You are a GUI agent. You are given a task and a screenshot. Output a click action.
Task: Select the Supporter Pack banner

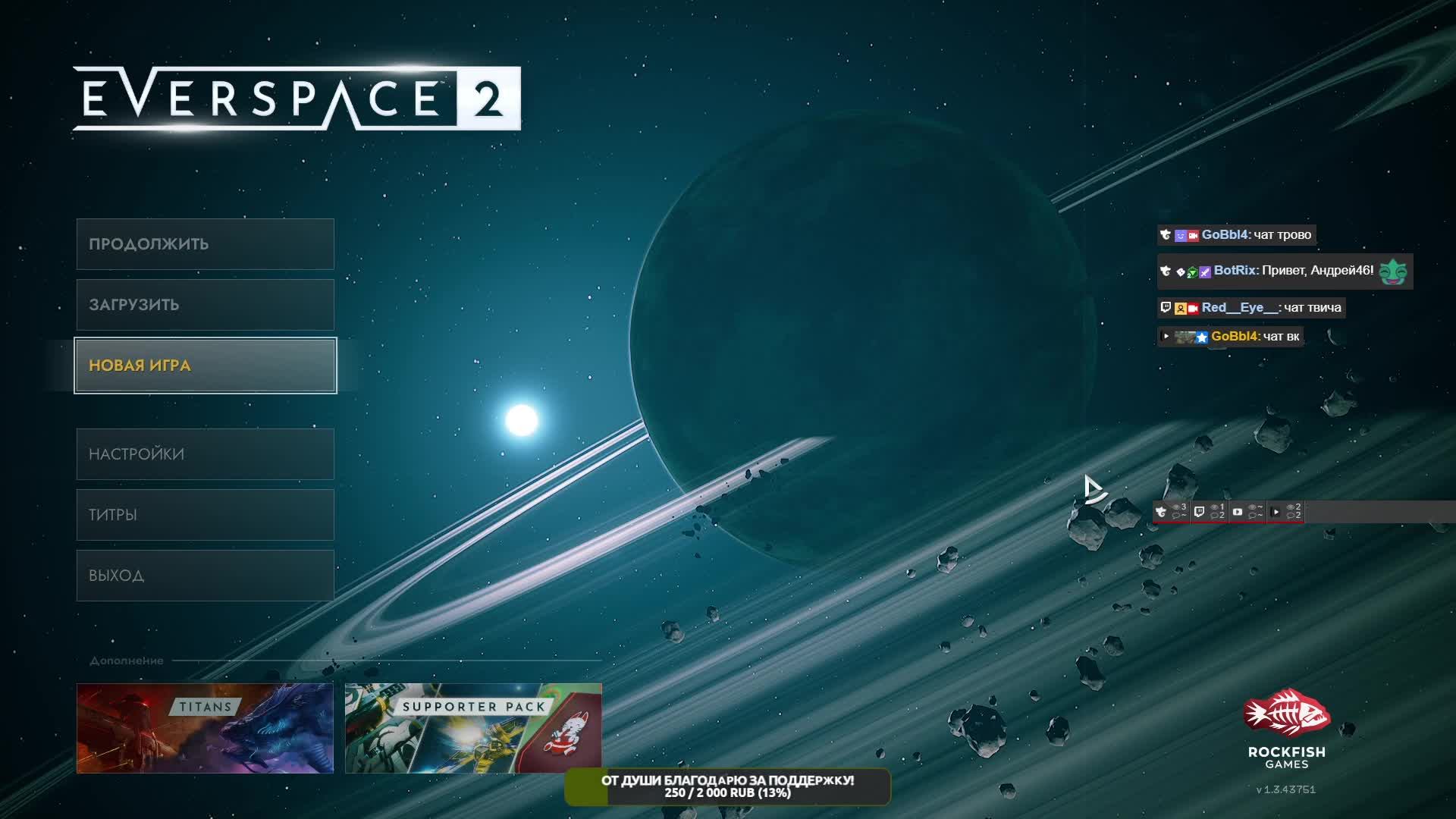pyautogui.click(x=473, y=728)
